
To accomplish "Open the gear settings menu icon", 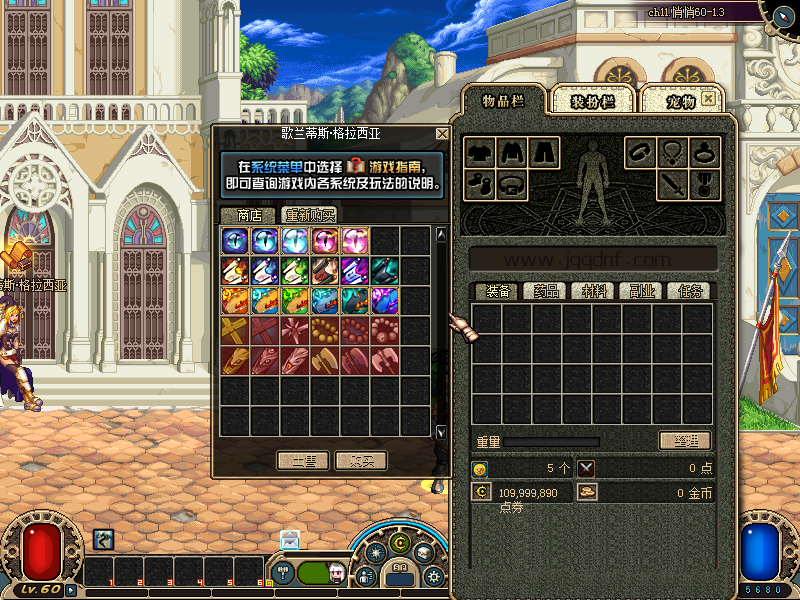I will pos(433,576).
